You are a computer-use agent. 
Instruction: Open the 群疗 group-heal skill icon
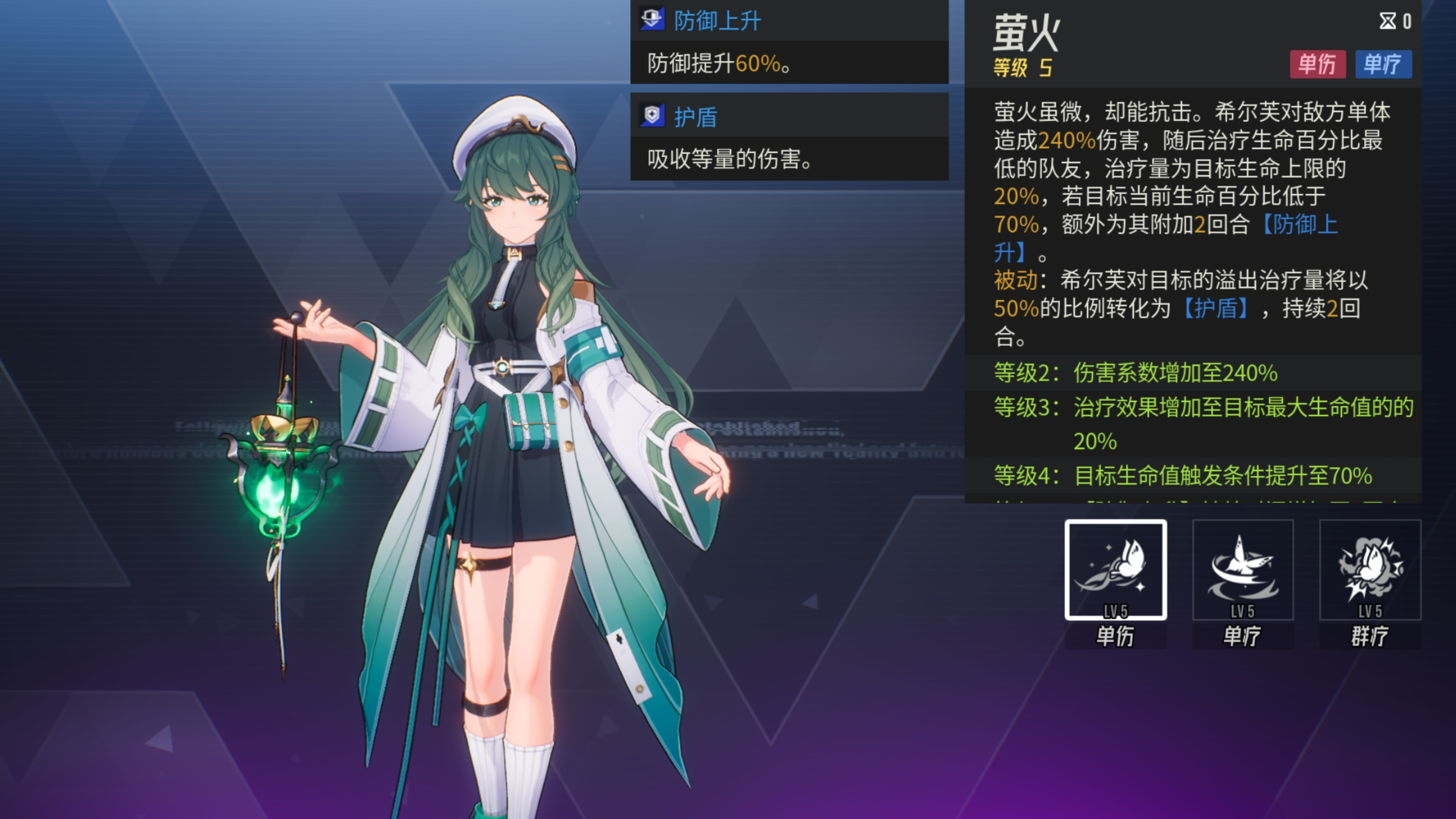click(x=1370, y=570)
